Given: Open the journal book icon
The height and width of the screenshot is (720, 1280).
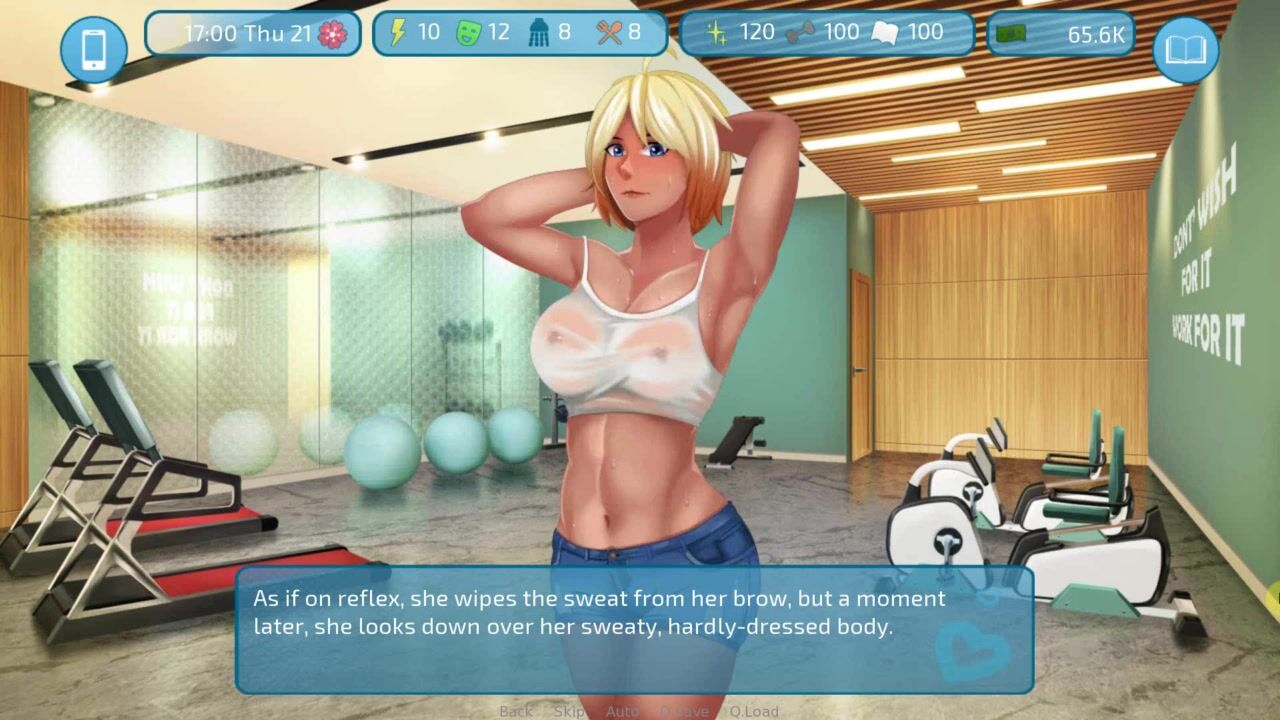Looking at the screenshot, I should (1185, 48).
